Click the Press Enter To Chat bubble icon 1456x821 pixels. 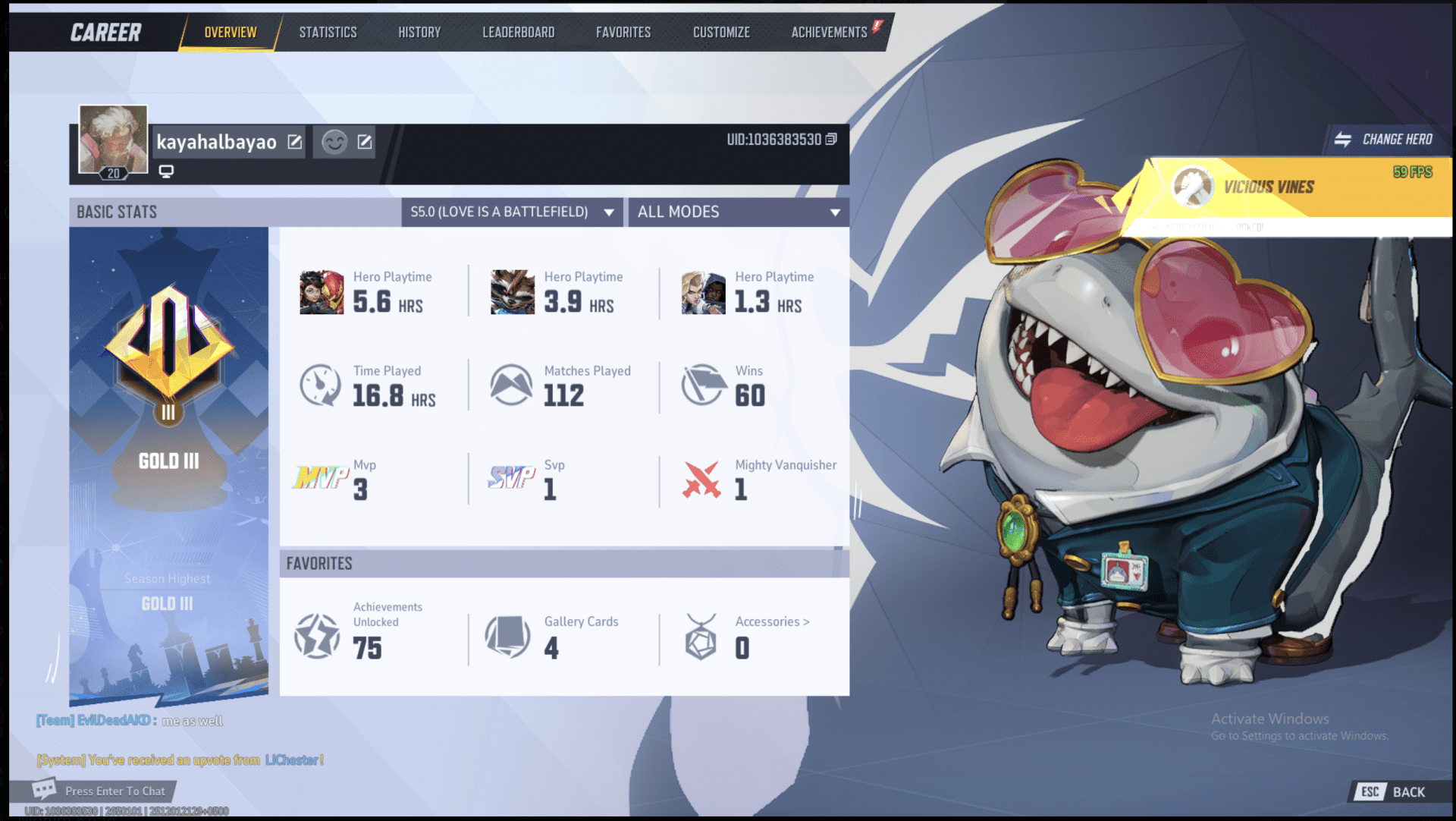coord(44,790)
